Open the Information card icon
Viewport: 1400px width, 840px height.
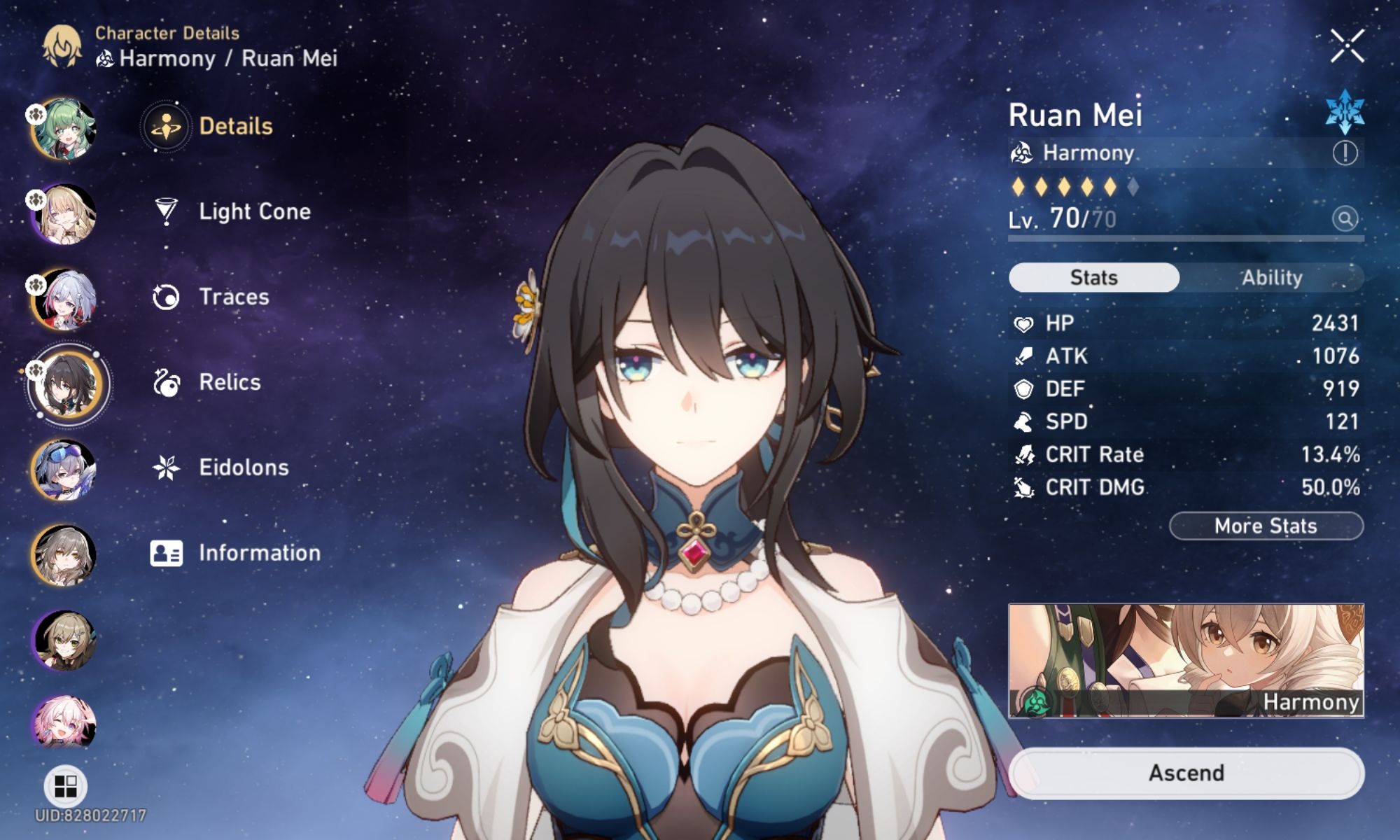[x=165, y=553]
